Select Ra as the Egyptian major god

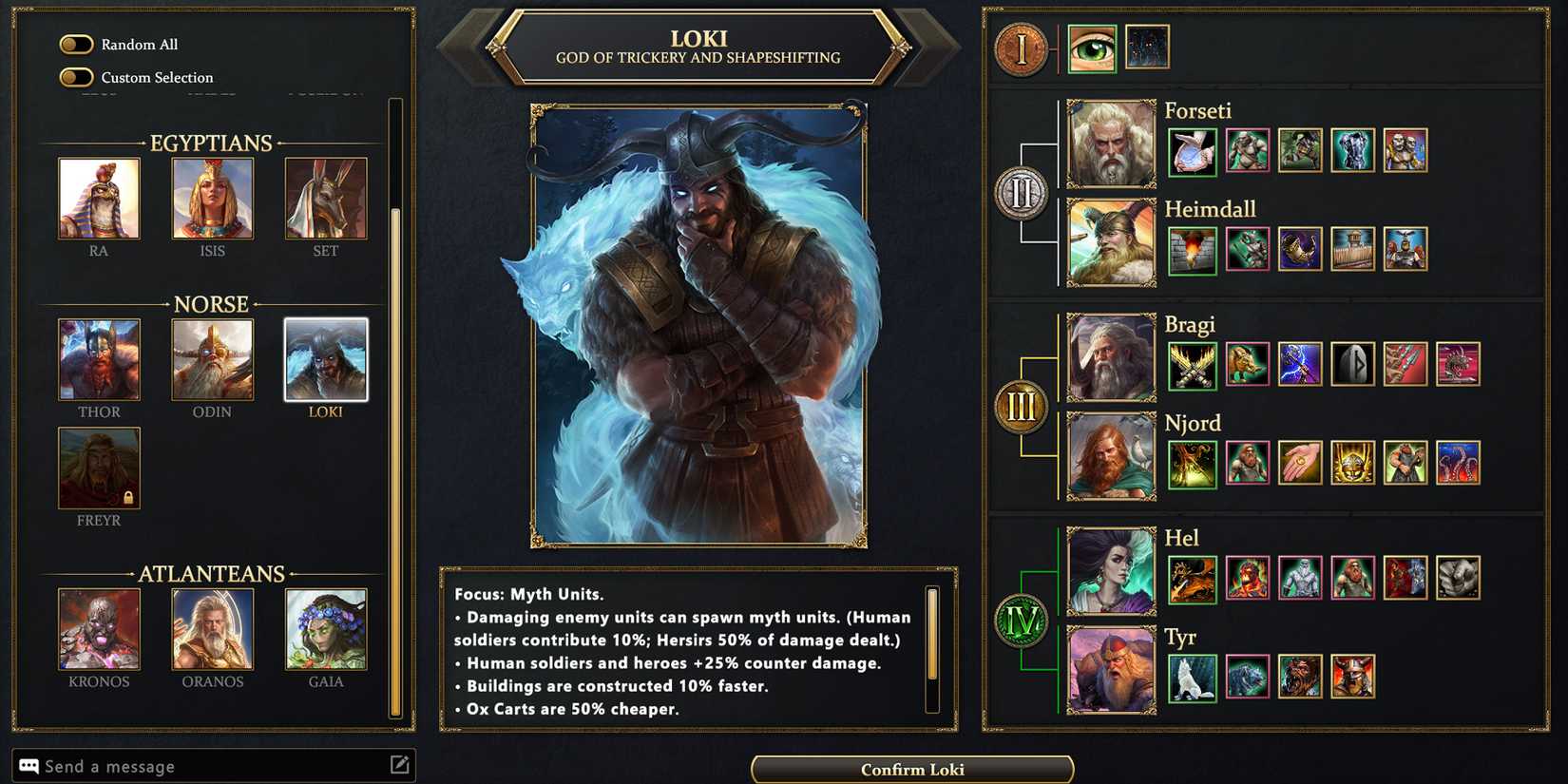[99, 199]
